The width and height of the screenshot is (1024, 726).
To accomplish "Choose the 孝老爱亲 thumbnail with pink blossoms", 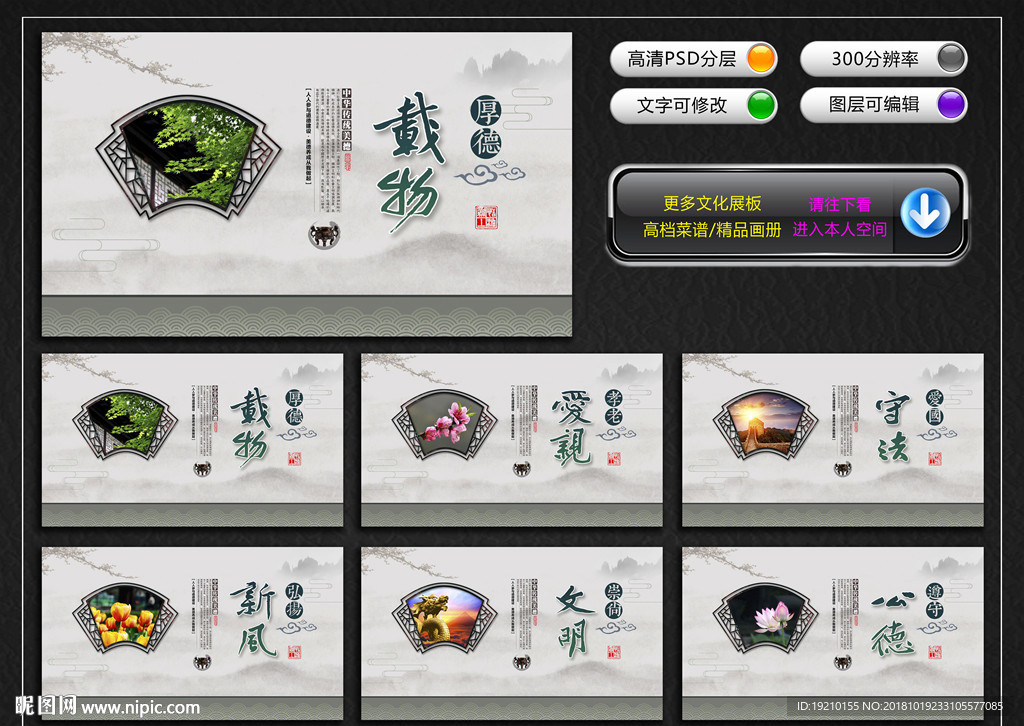I will tap(512, 439).
